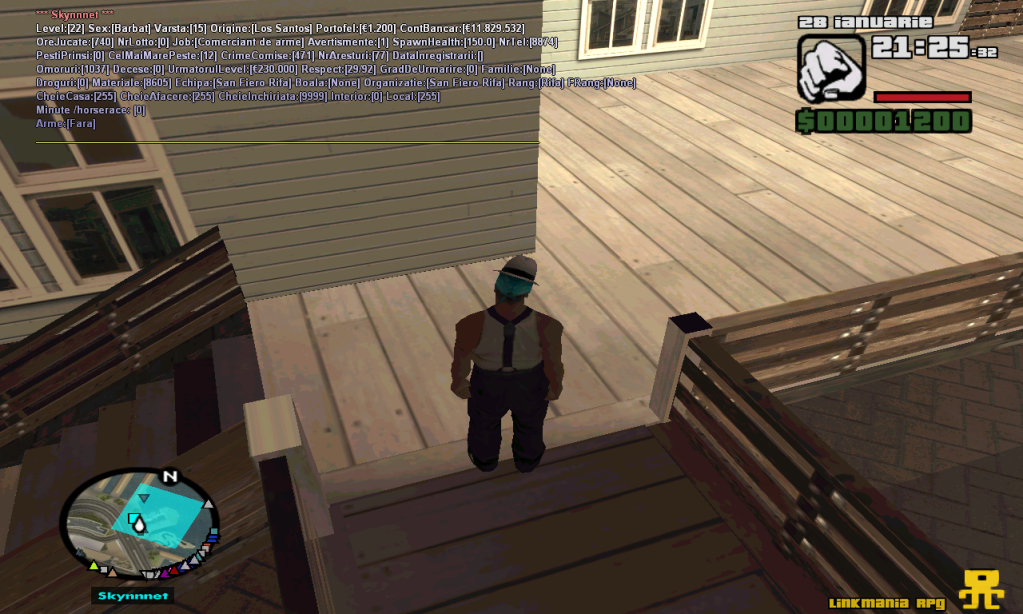This screenshot has width=1023, height=614.
Task: Click the N north marker on the radar
Action: [169, 476]
